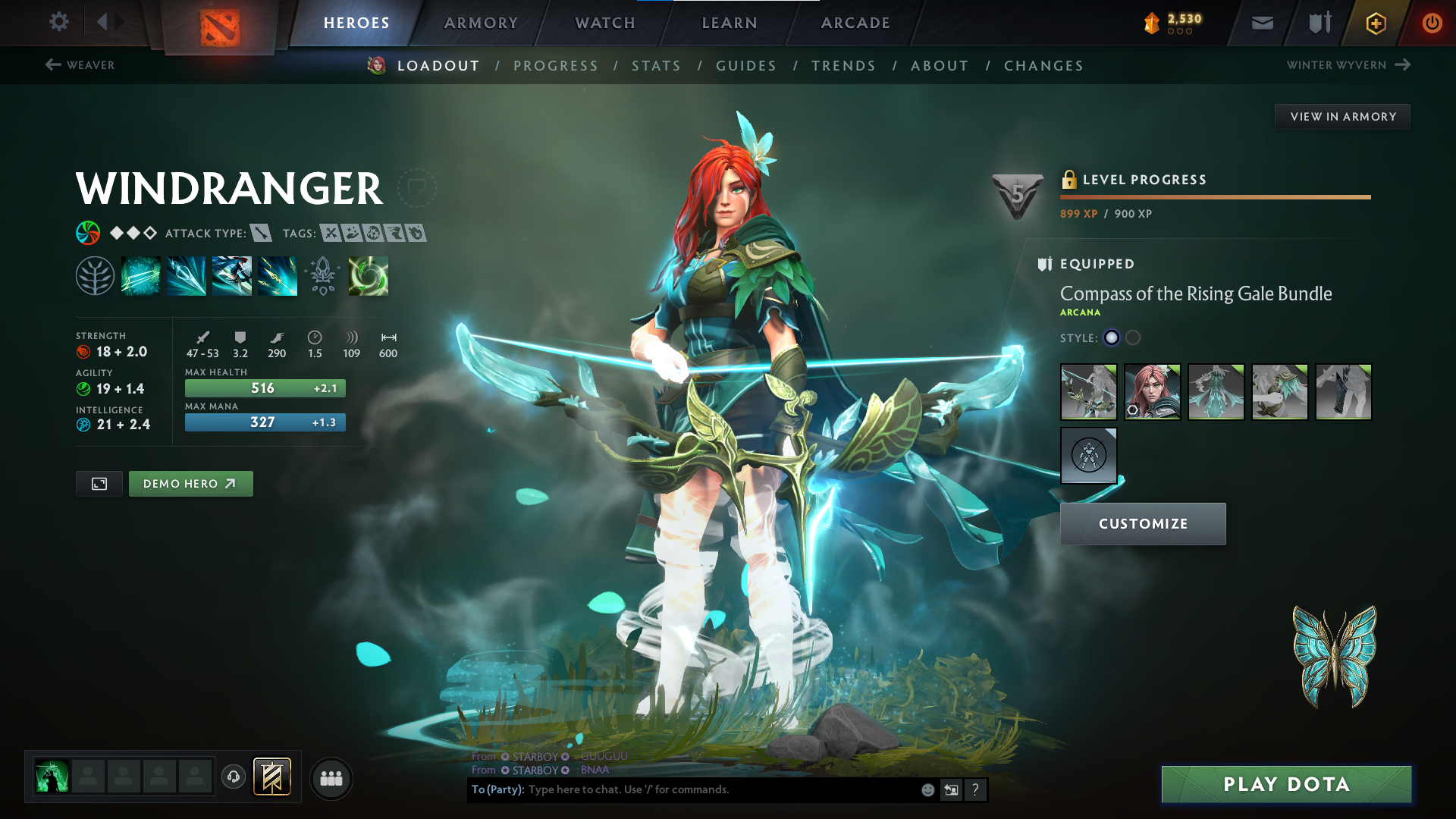Select the second locked style radio button

pos(1133,337)
